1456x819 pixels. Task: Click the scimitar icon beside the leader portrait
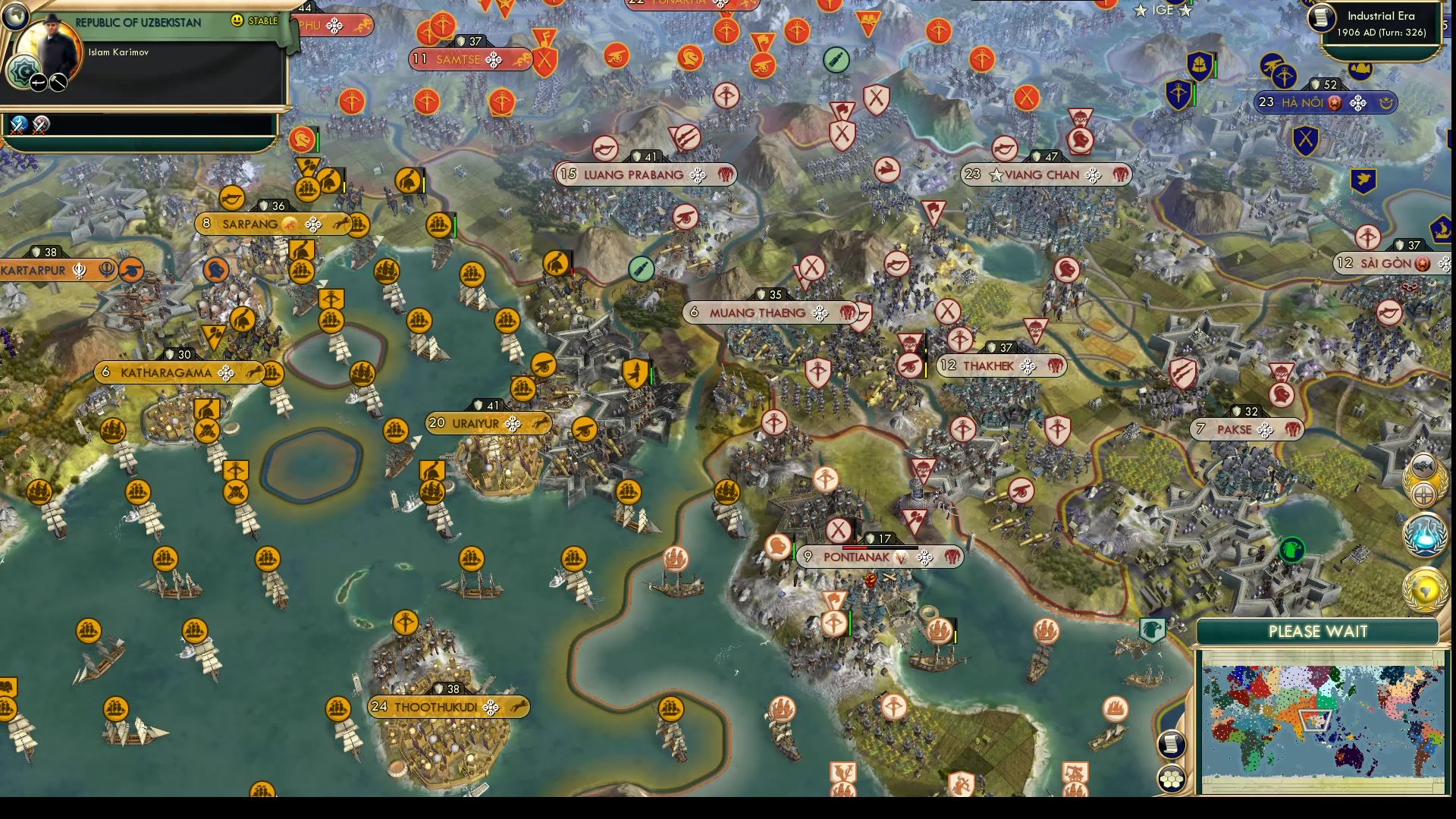click(38, 80)
